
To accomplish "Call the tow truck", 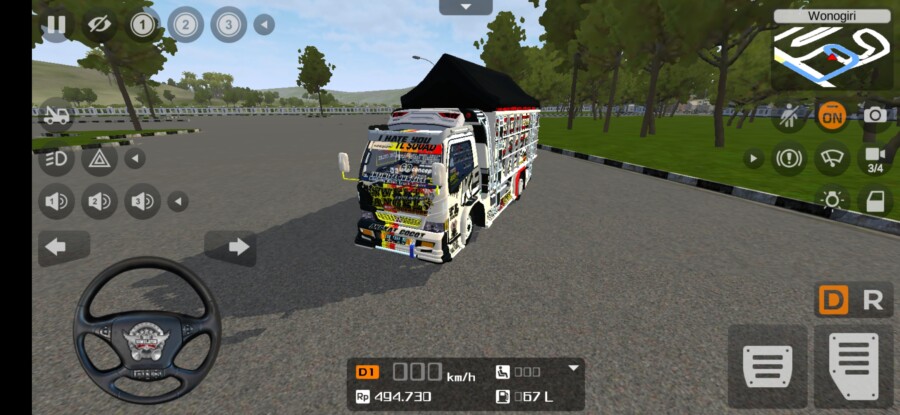I will point(56,115).
